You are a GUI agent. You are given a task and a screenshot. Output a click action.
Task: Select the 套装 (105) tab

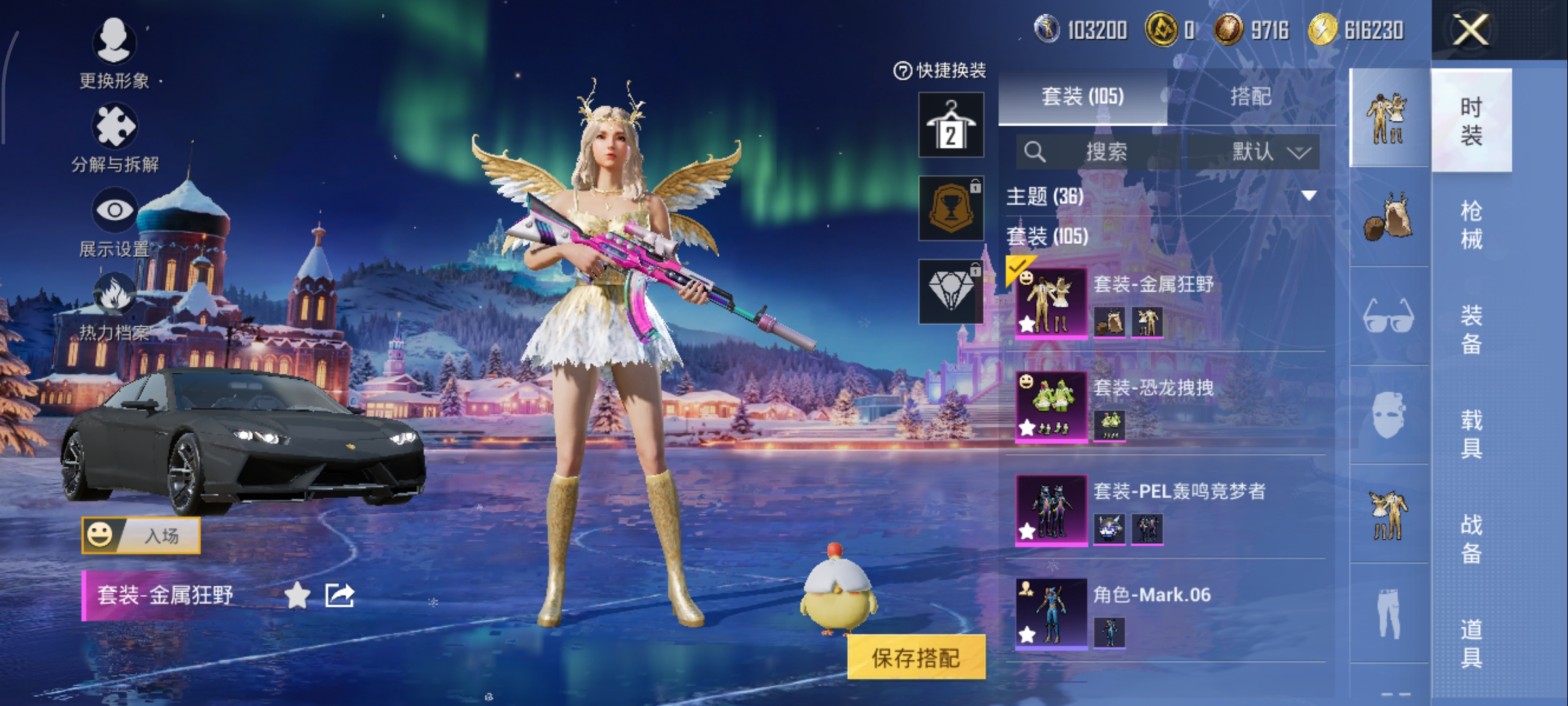pos(1083,97)
